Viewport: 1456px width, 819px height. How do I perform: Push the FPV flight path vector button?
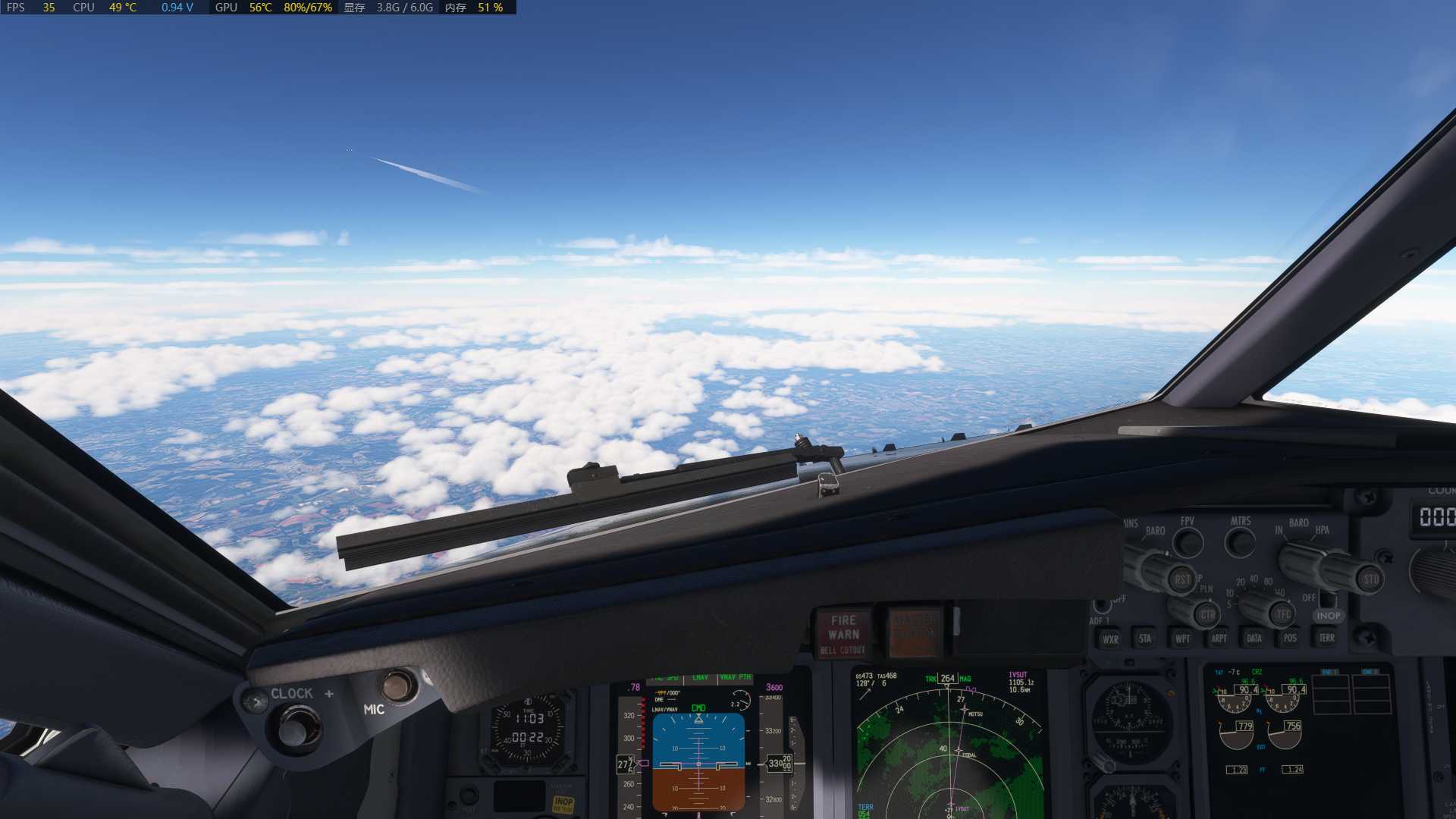[1188, 542]
